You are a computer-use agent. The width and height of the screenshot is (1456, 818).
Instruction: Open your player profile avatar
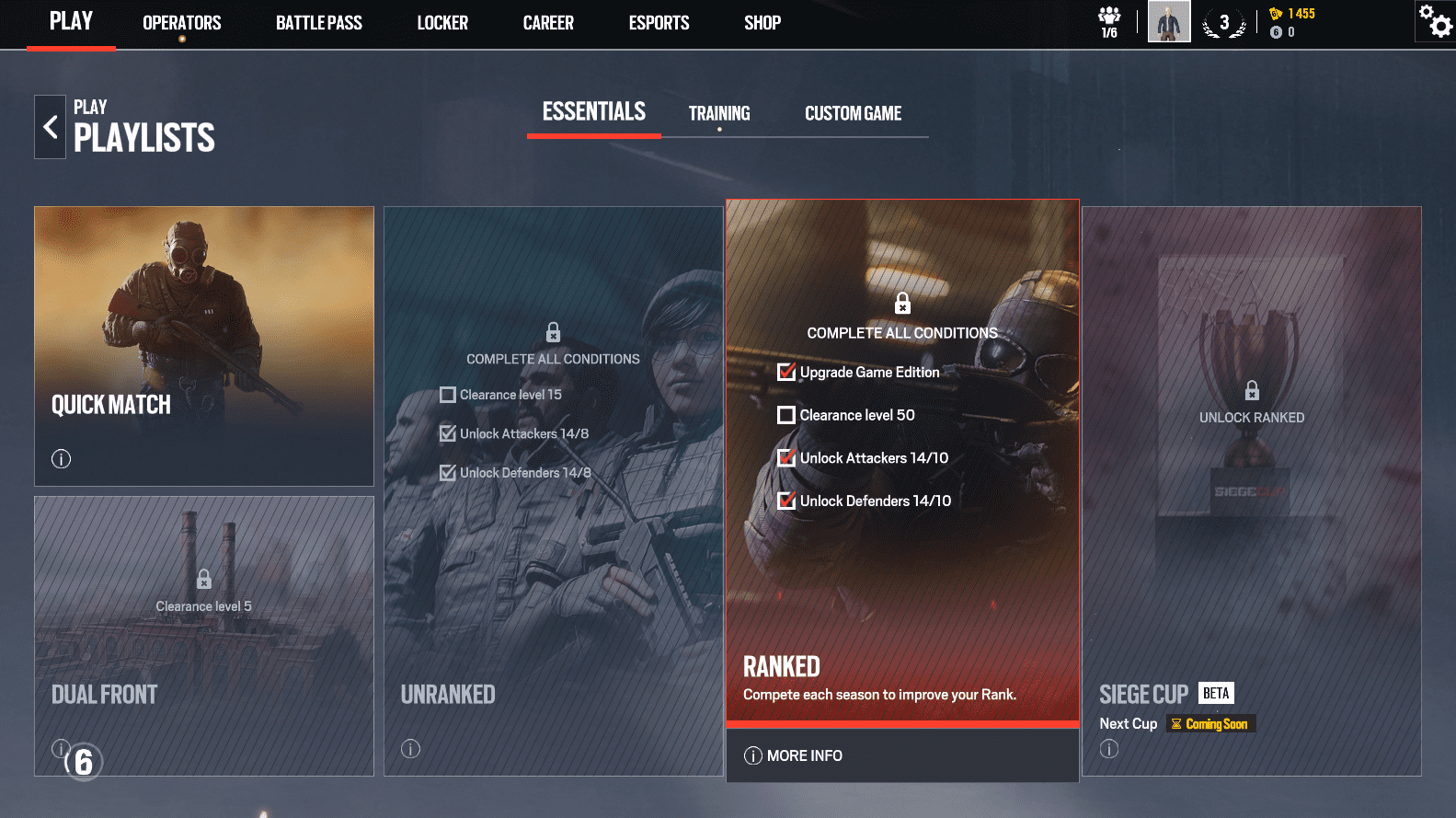click(1168, 20)
